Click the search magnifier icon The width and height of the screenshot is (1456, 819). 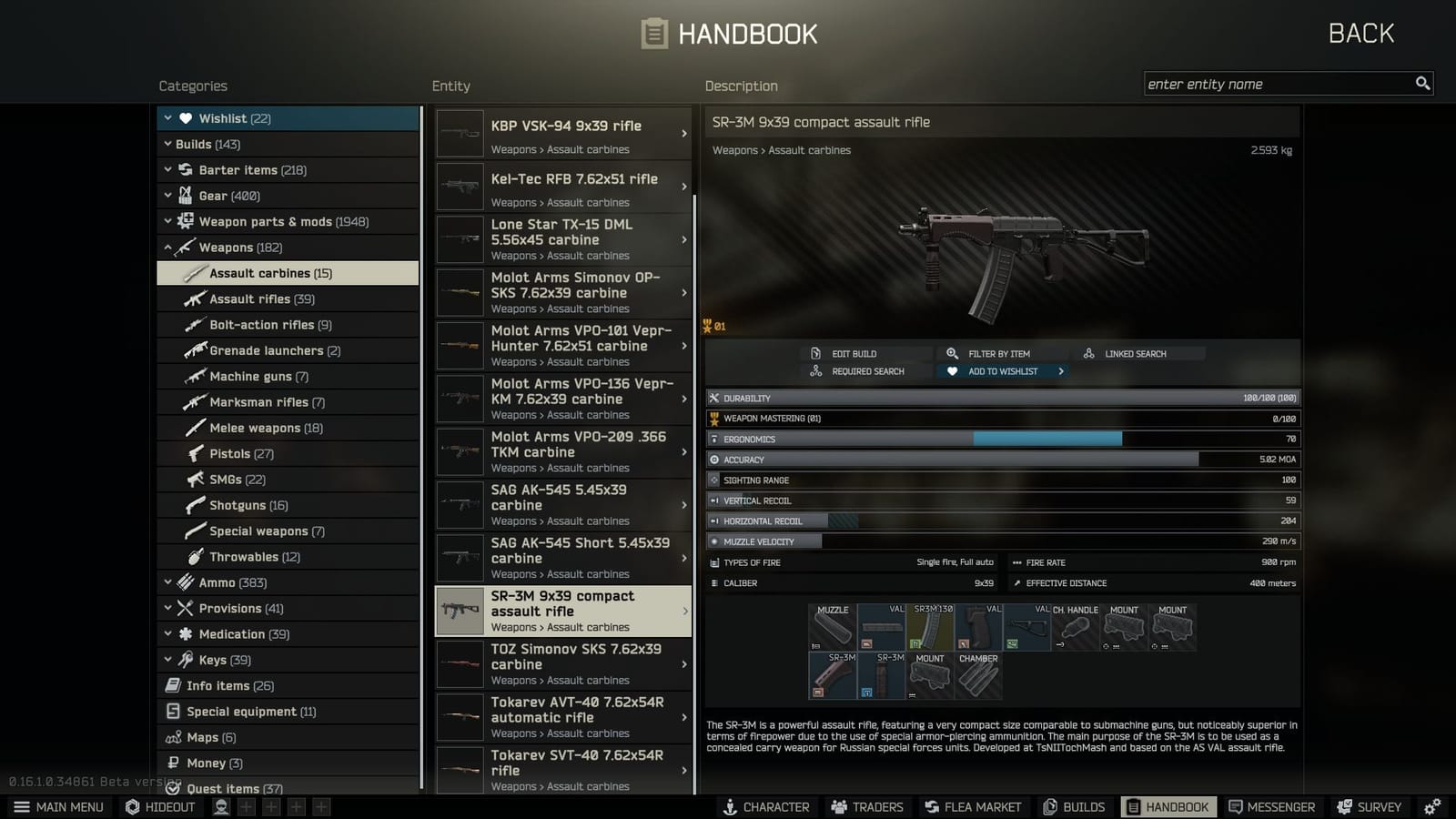tap(1422, 83)
